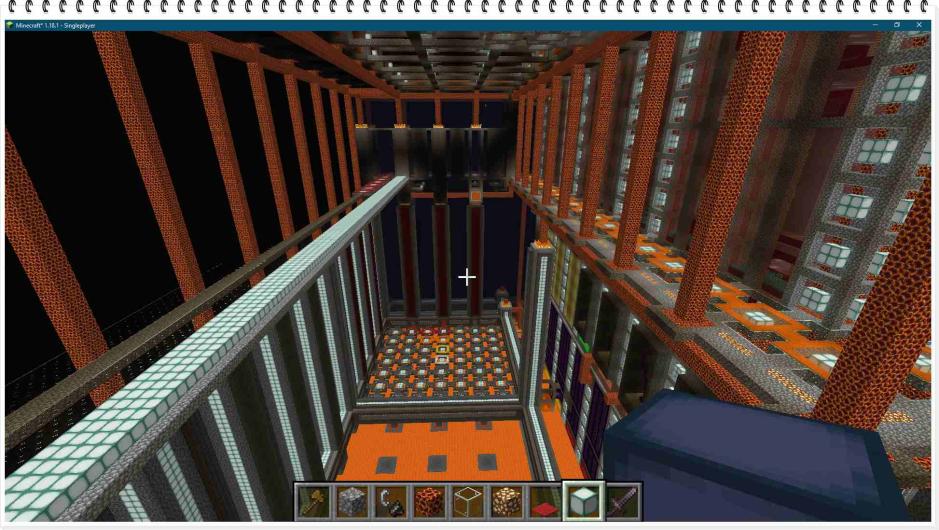Select the flint and steel slot
The height and width of the screenshot is (530, 939).
pos(390,501)
